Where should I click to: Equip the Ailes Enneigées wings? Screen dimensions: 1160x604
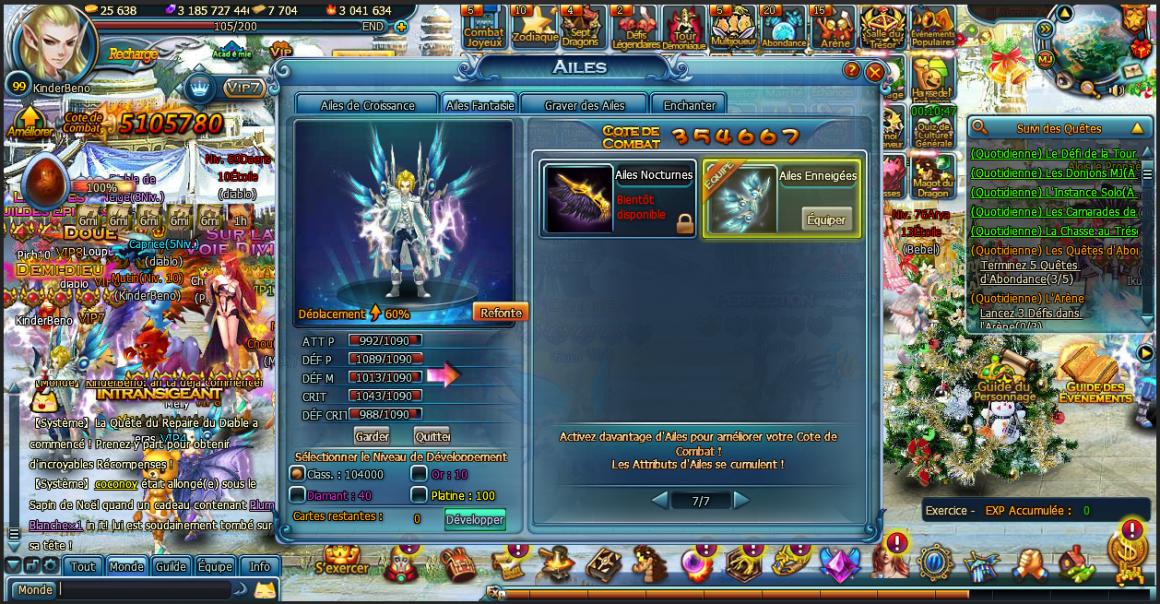826,220
